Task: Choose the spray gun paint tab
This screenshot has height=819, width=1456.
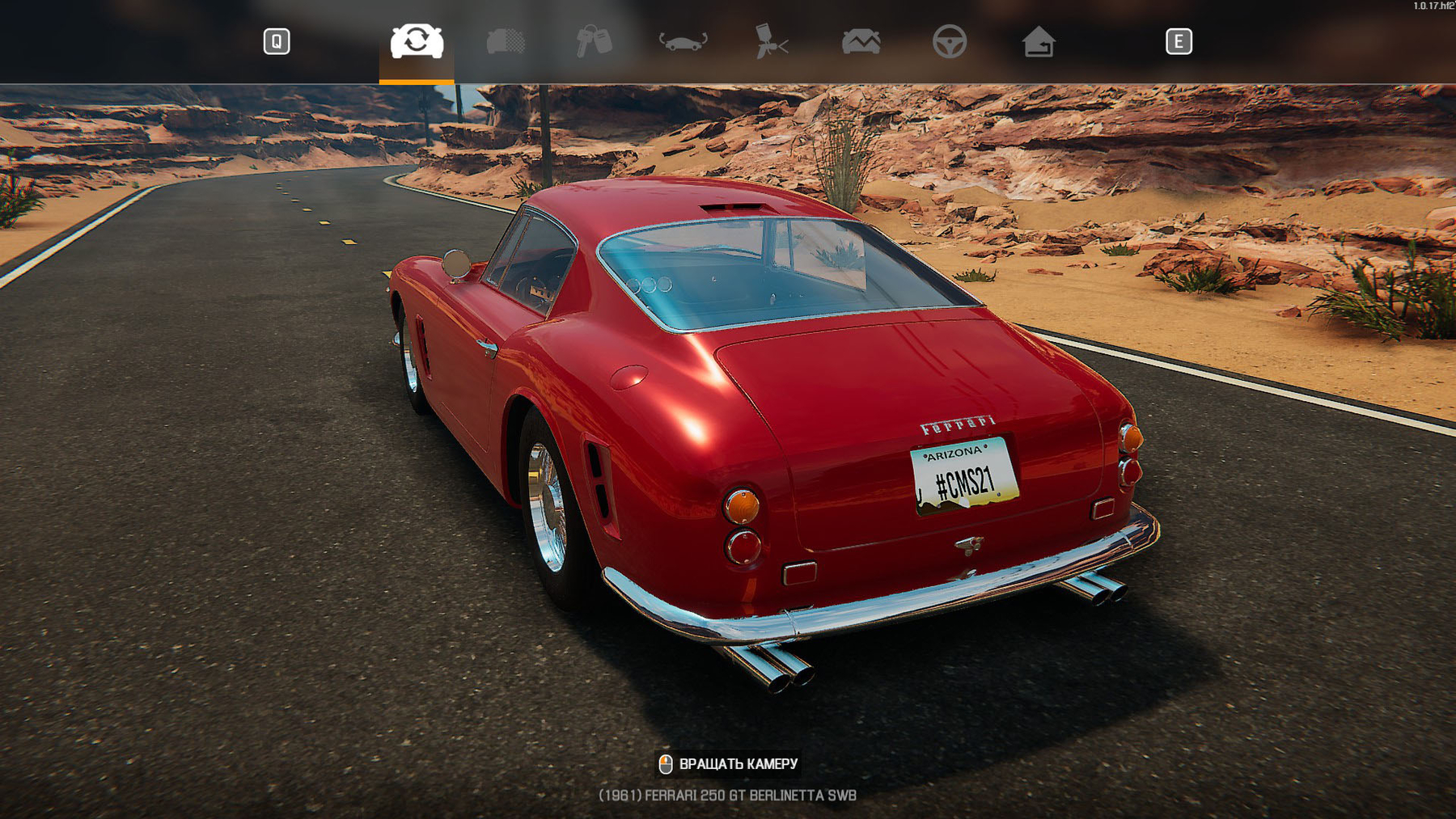Action: (772, 41)
